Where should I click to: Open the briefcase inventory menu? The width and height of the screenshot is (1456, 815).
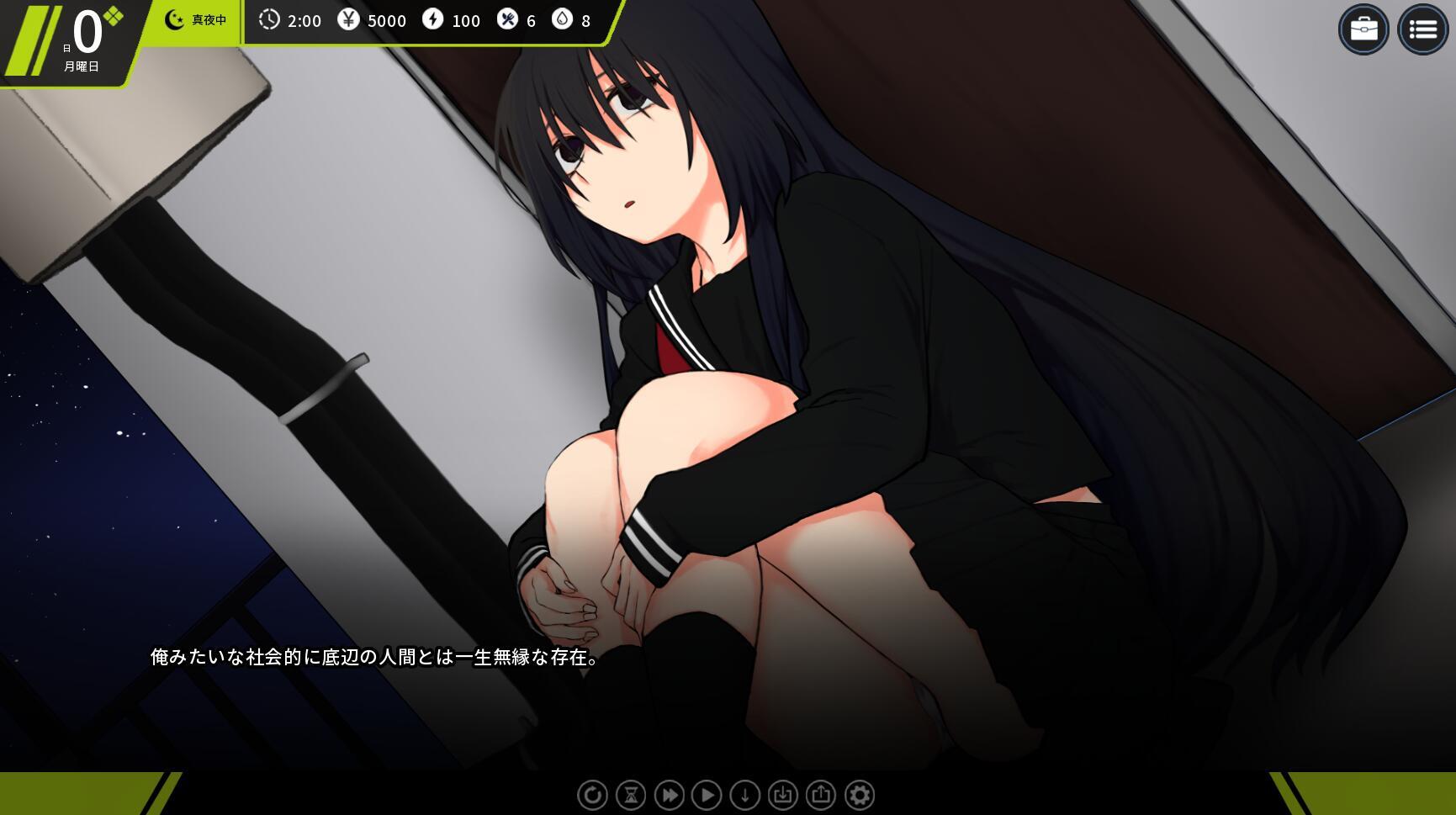point(1364,29)
